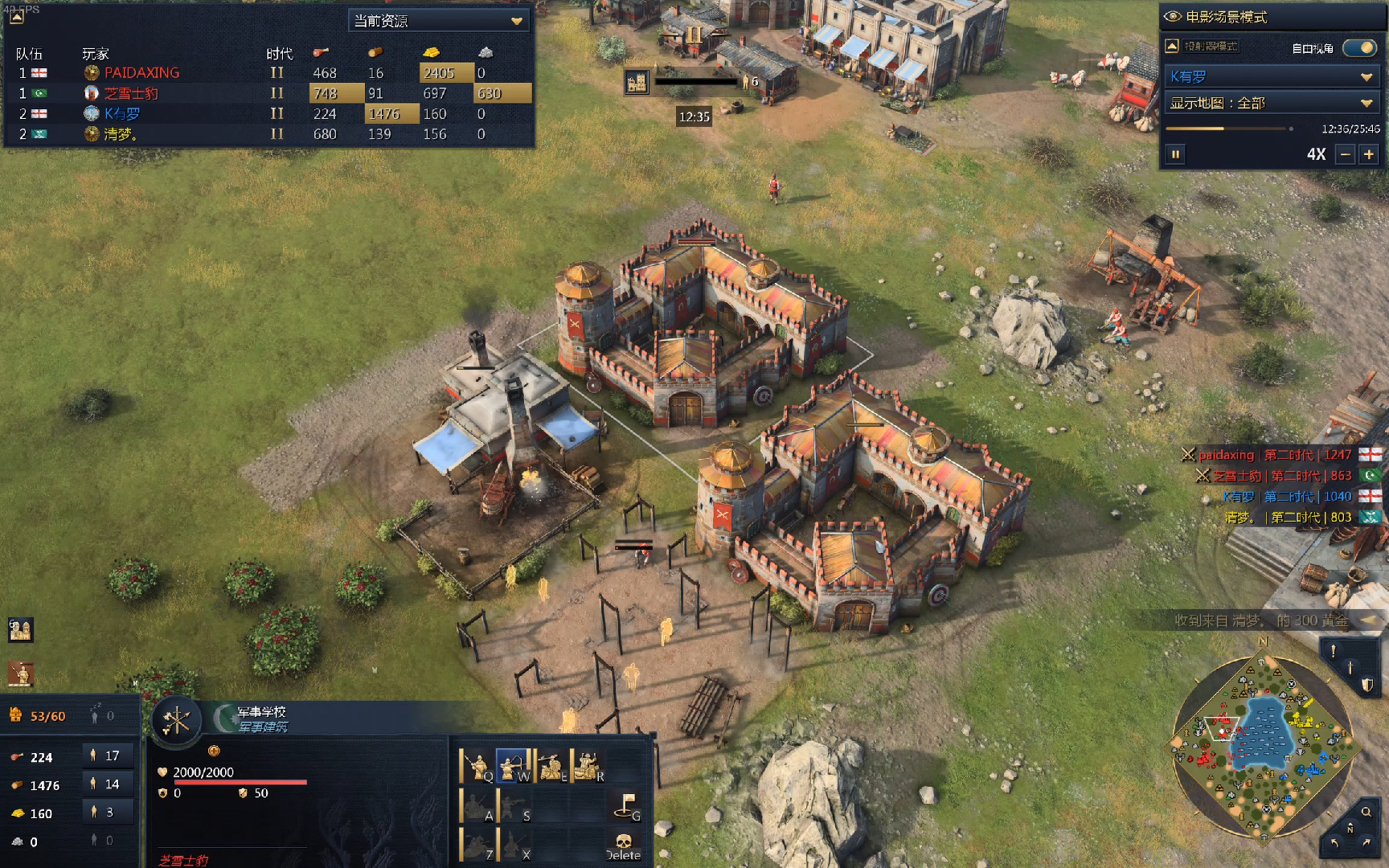1389x868 pixels.
Task: Open the 显示地图 map visibility dropdown
Action: (x=1271, y=103)
